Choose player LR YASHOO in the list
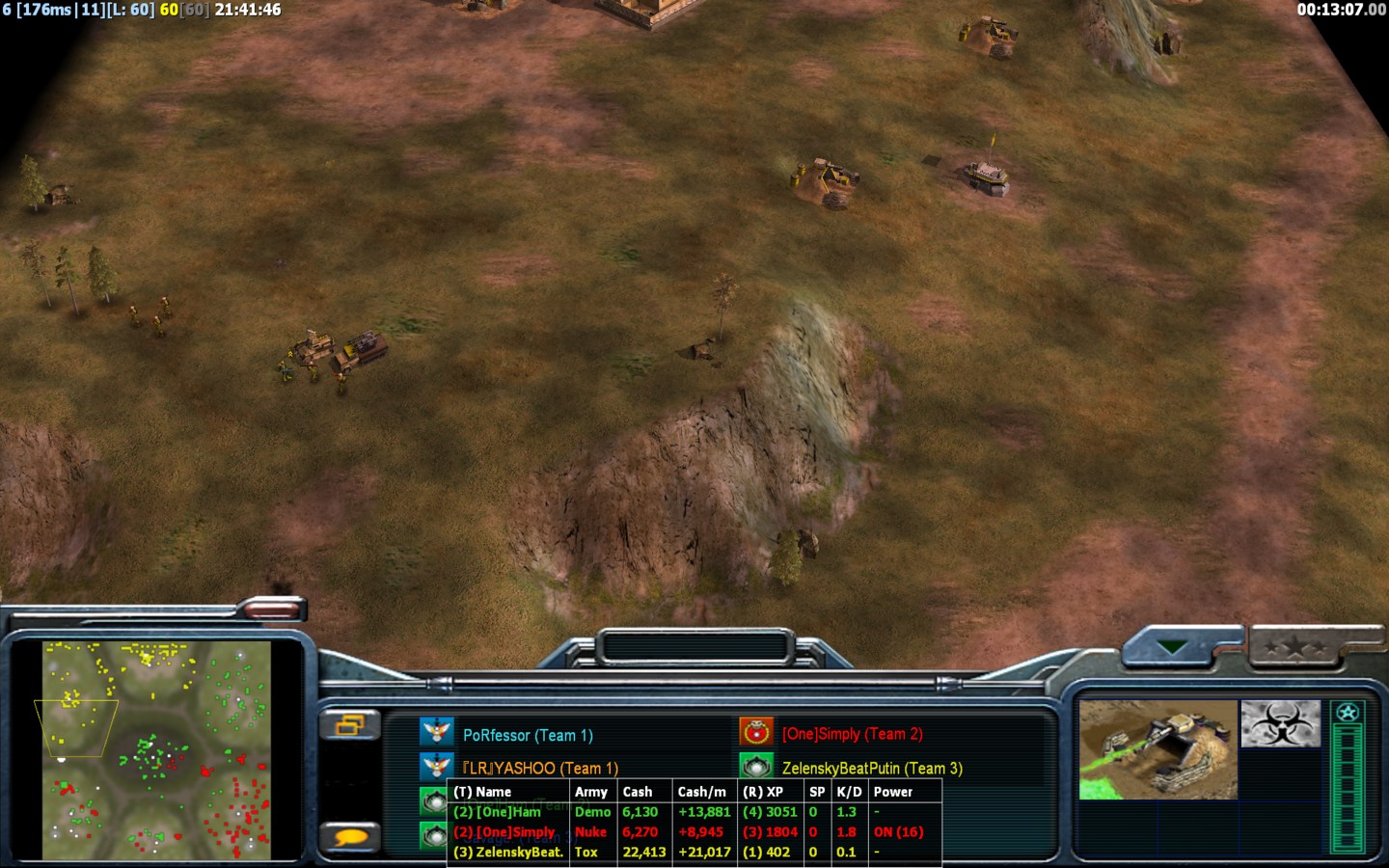 click(x=539, y=768)
